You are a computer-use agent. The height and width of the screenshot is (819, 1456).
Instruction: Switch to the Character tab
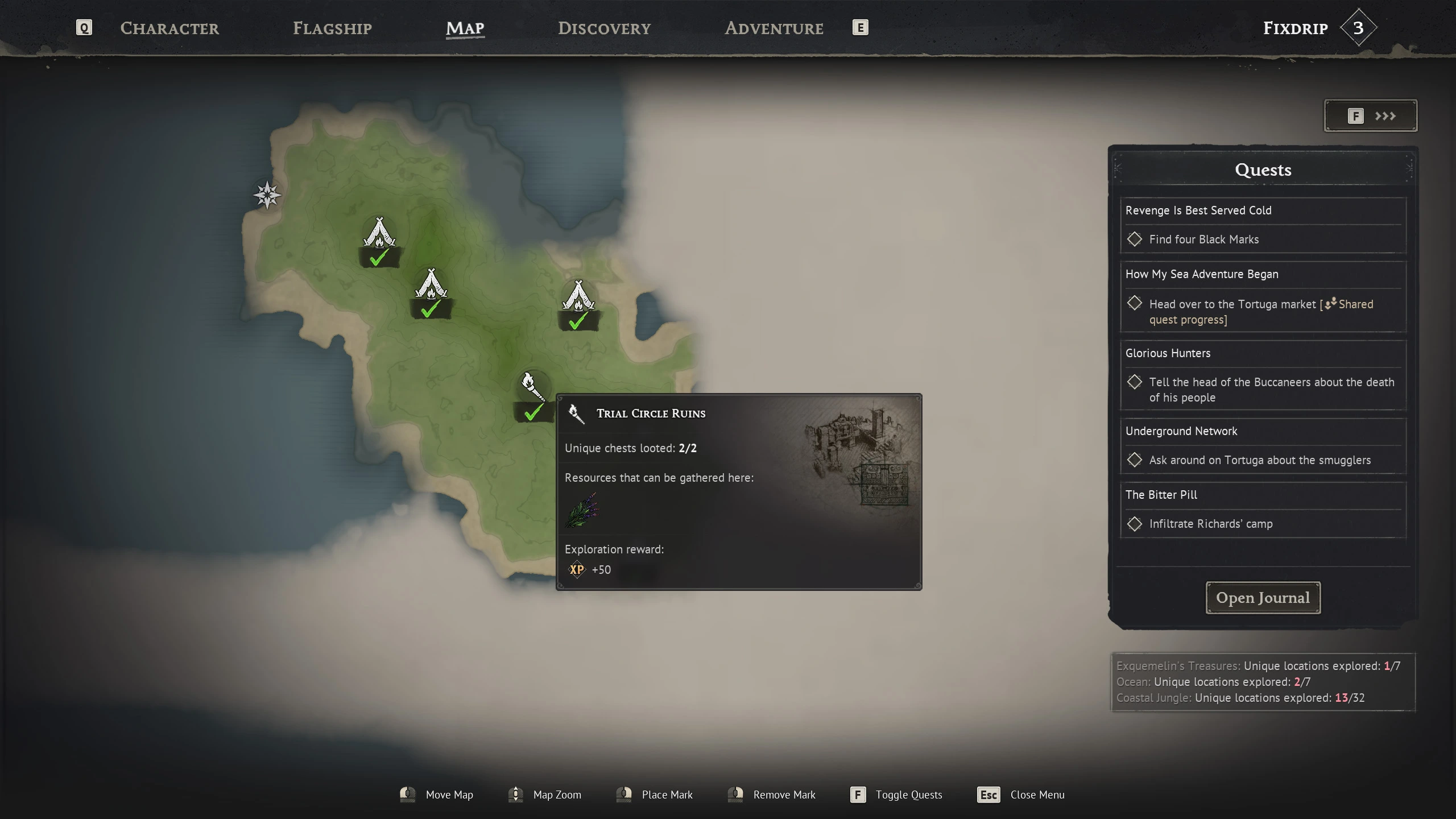(x=169, y=28)
